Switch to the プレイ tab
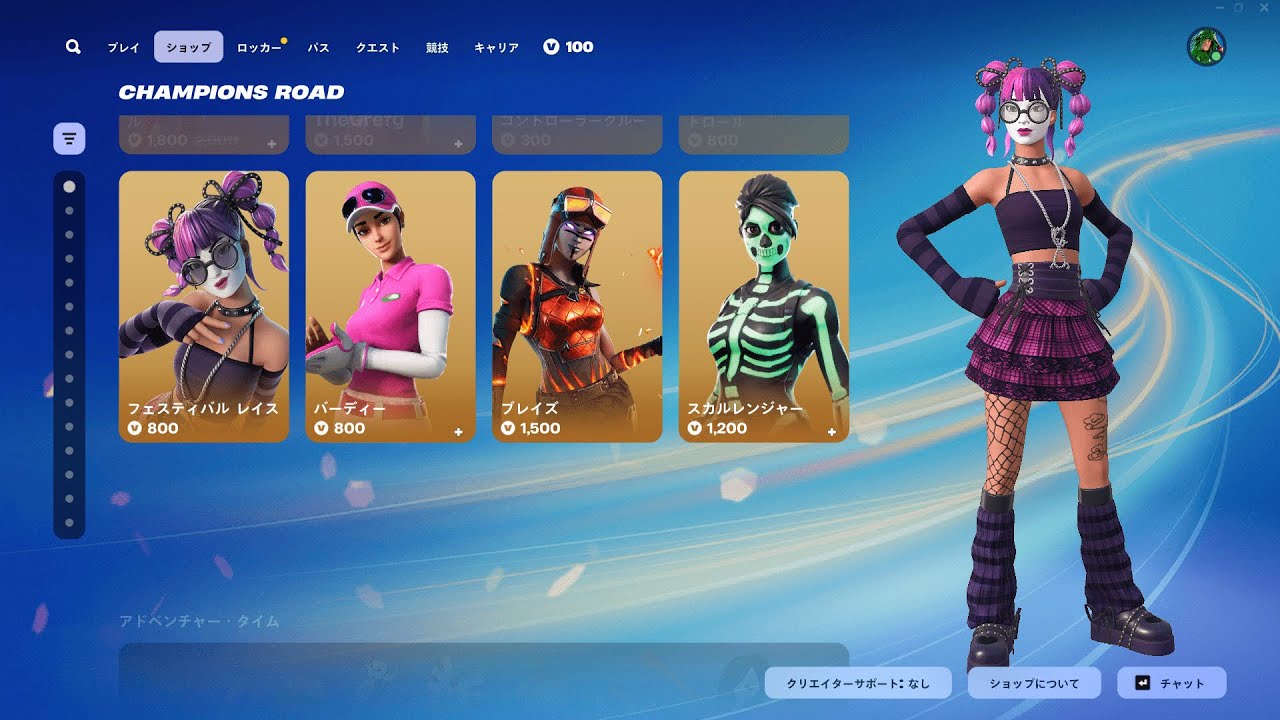Screen dimensions: 1280x720 [124, 47]
